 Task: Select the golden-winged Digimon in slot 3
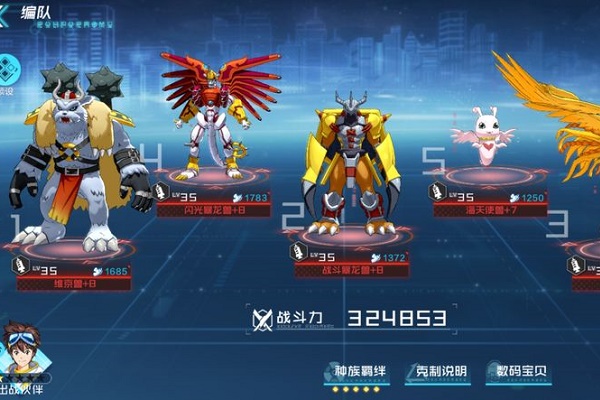[560, 120]
